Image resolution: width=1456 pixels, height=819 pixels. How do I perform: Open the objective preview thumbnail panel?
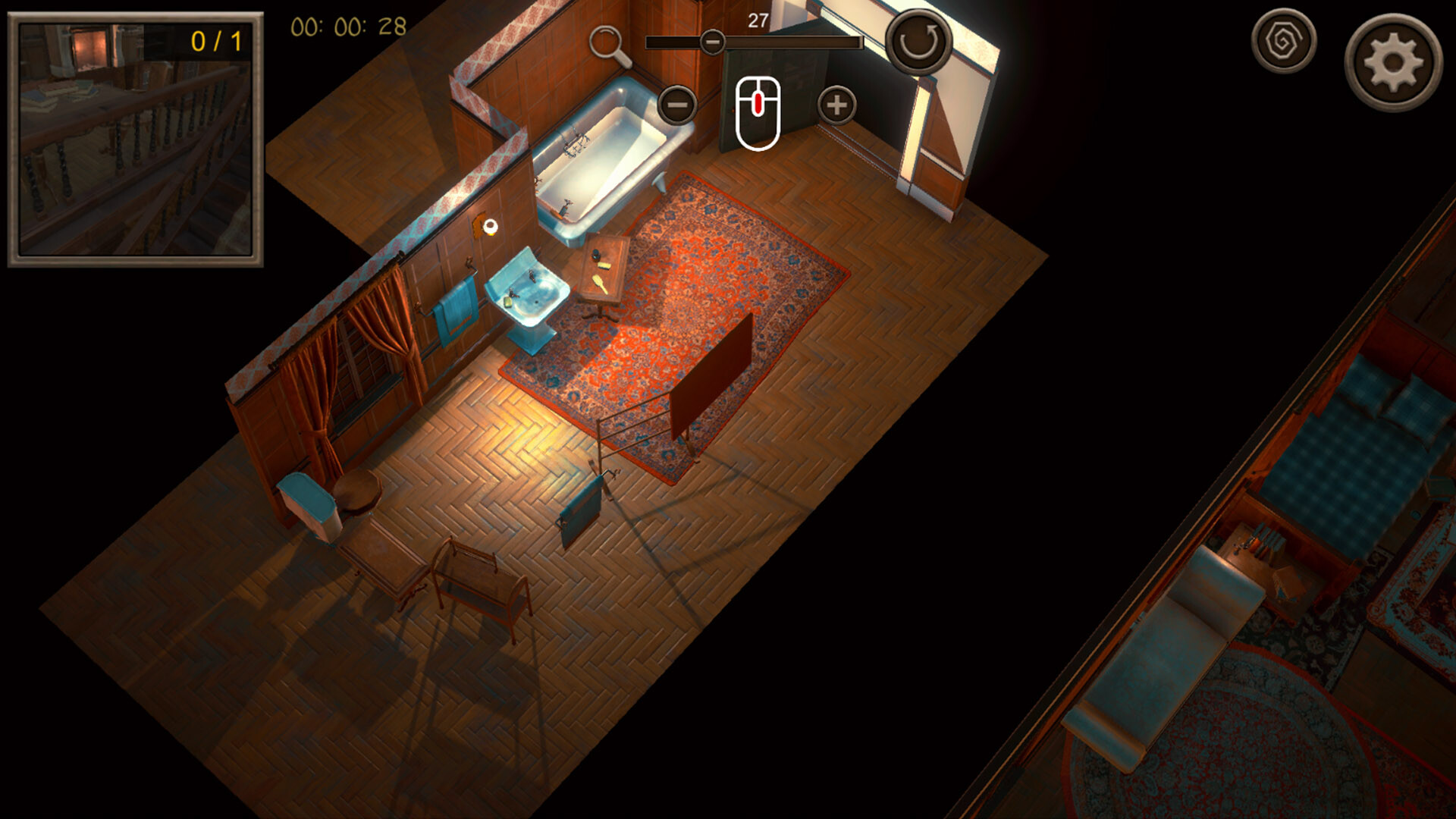136,140
